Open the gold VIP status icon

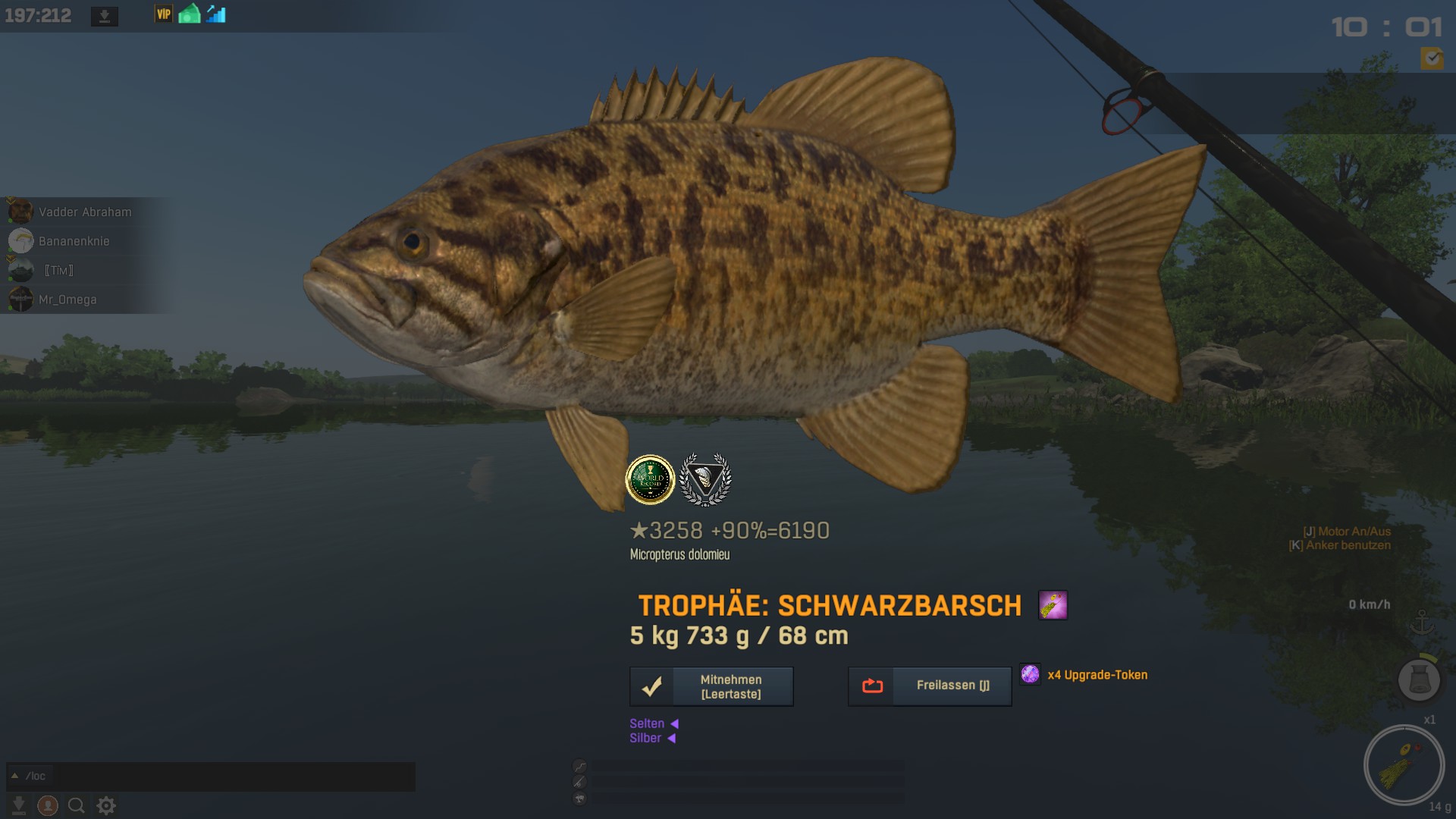tap(163, 14)
